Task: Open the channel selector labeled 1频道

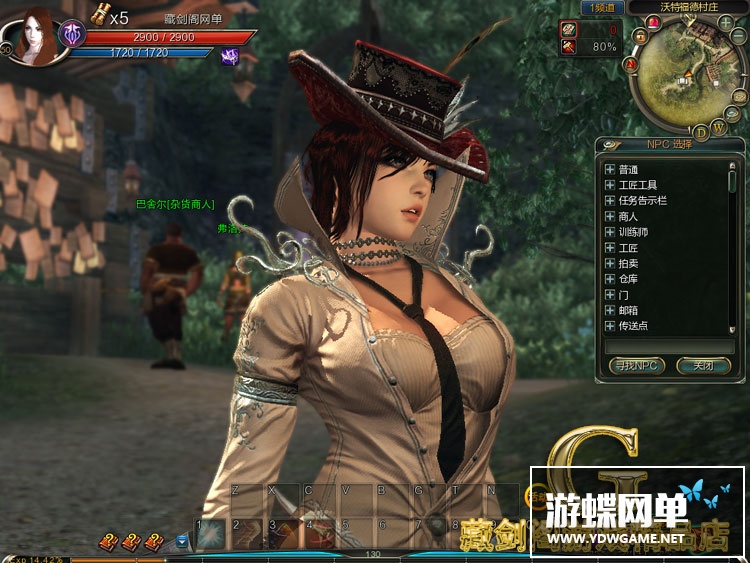Action: [x=602, y=8]
